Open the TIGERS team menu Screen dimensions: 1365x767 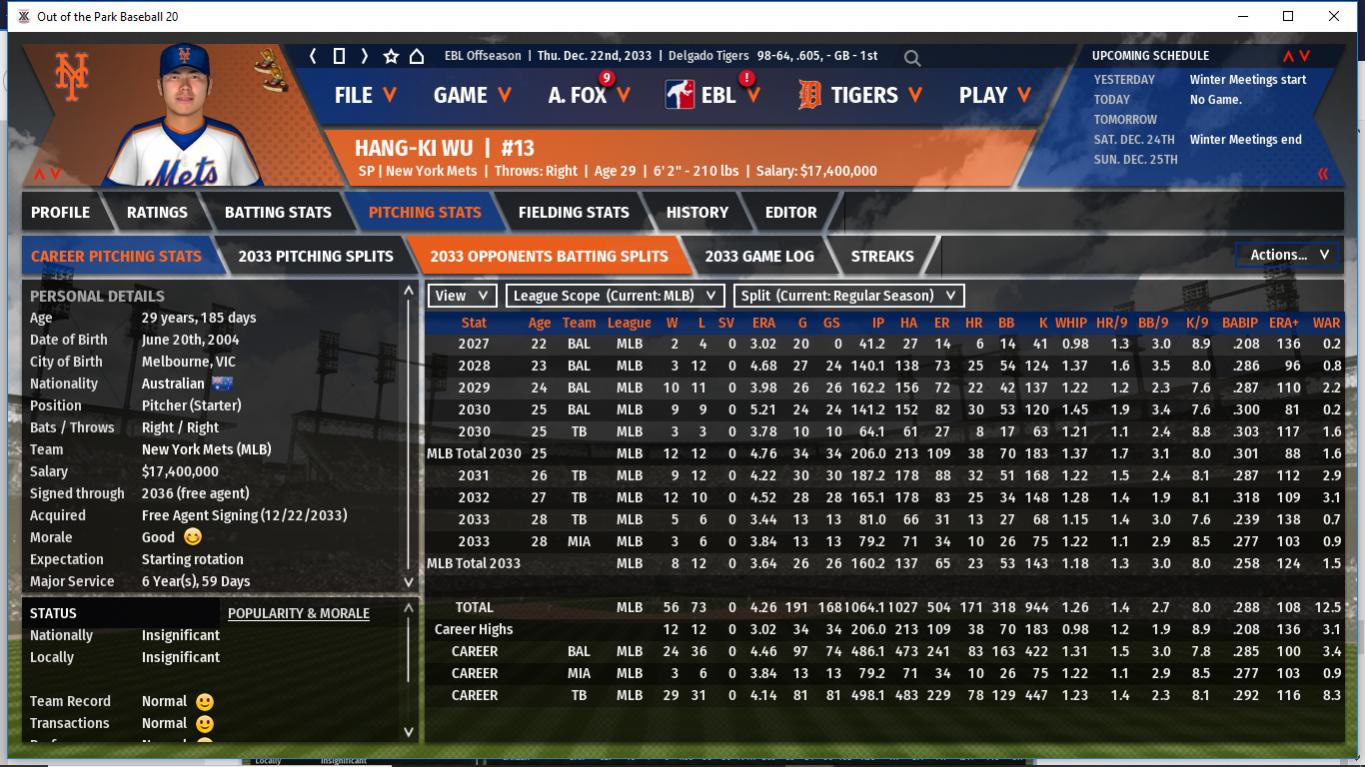(x=861, y=95)
